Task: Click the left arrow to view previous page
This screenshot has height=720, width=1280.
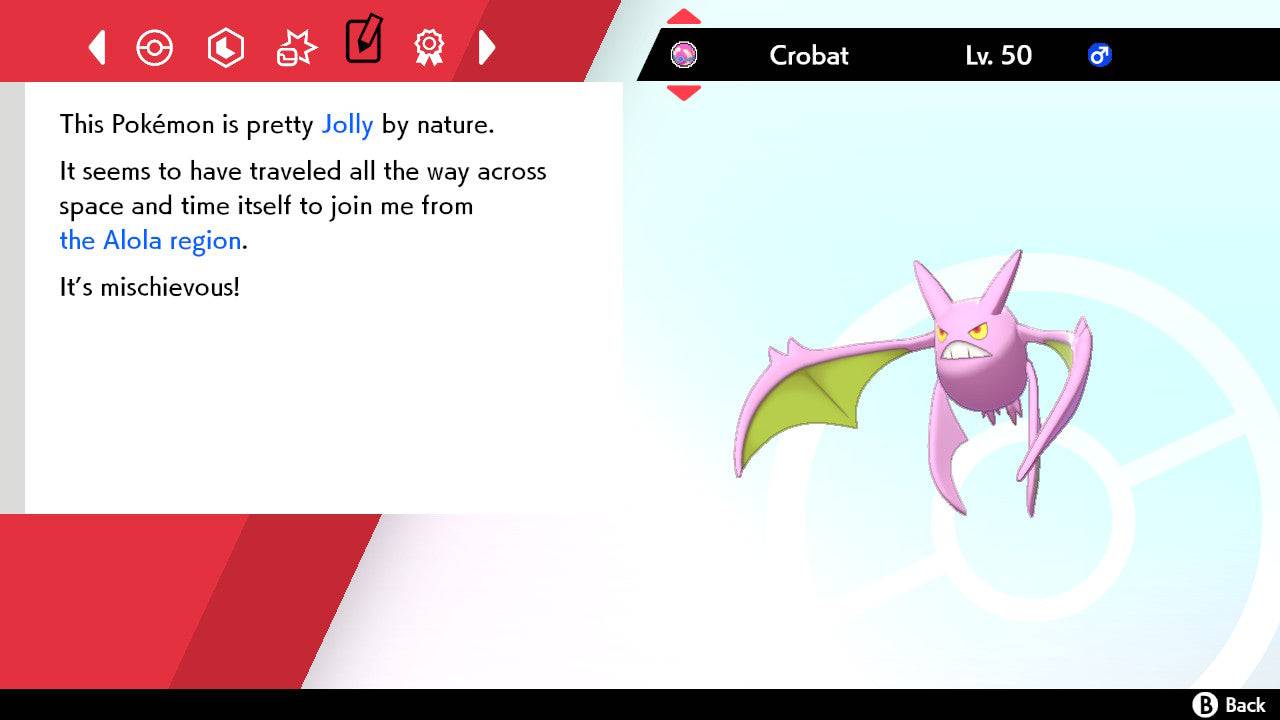Action: [x=96, y=47]
